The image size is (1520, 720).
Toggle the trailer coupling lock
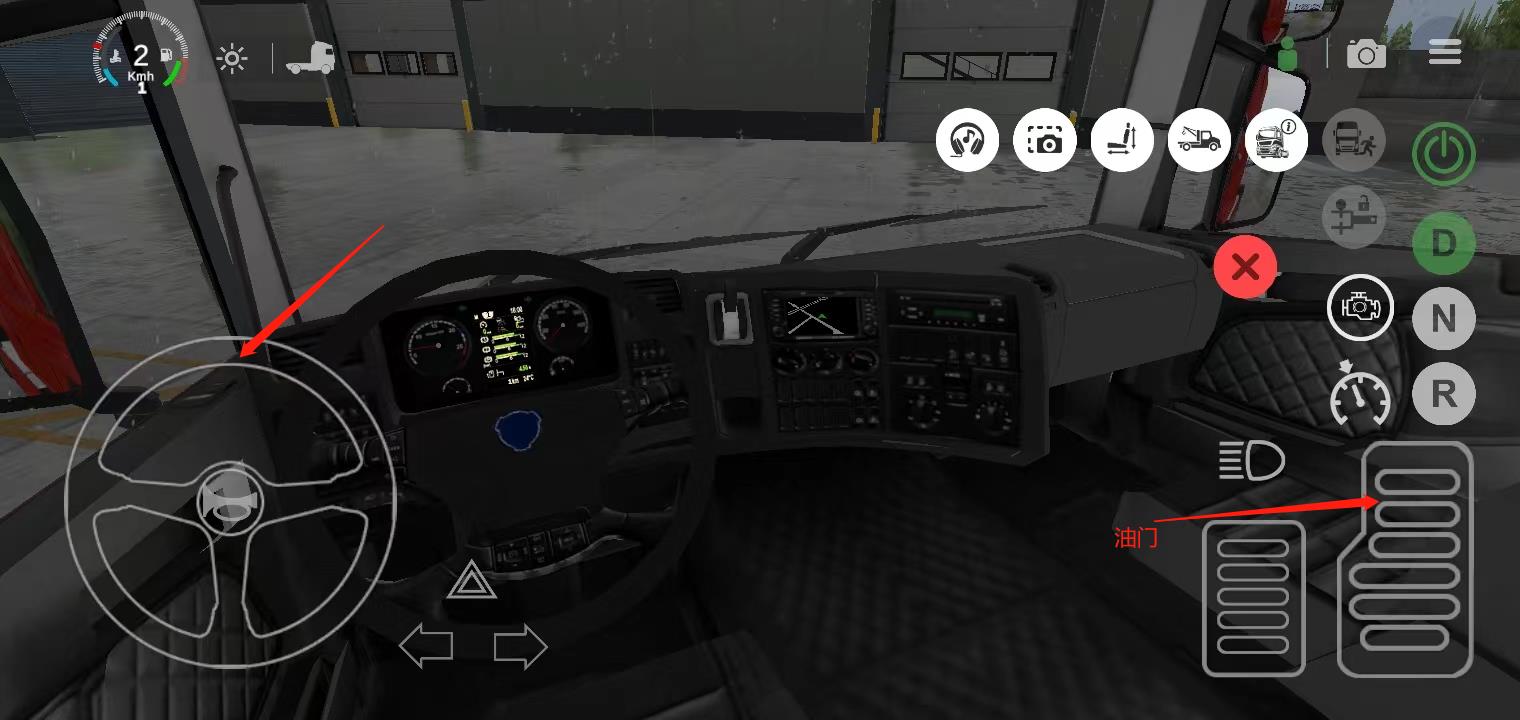pos(1353,217)
